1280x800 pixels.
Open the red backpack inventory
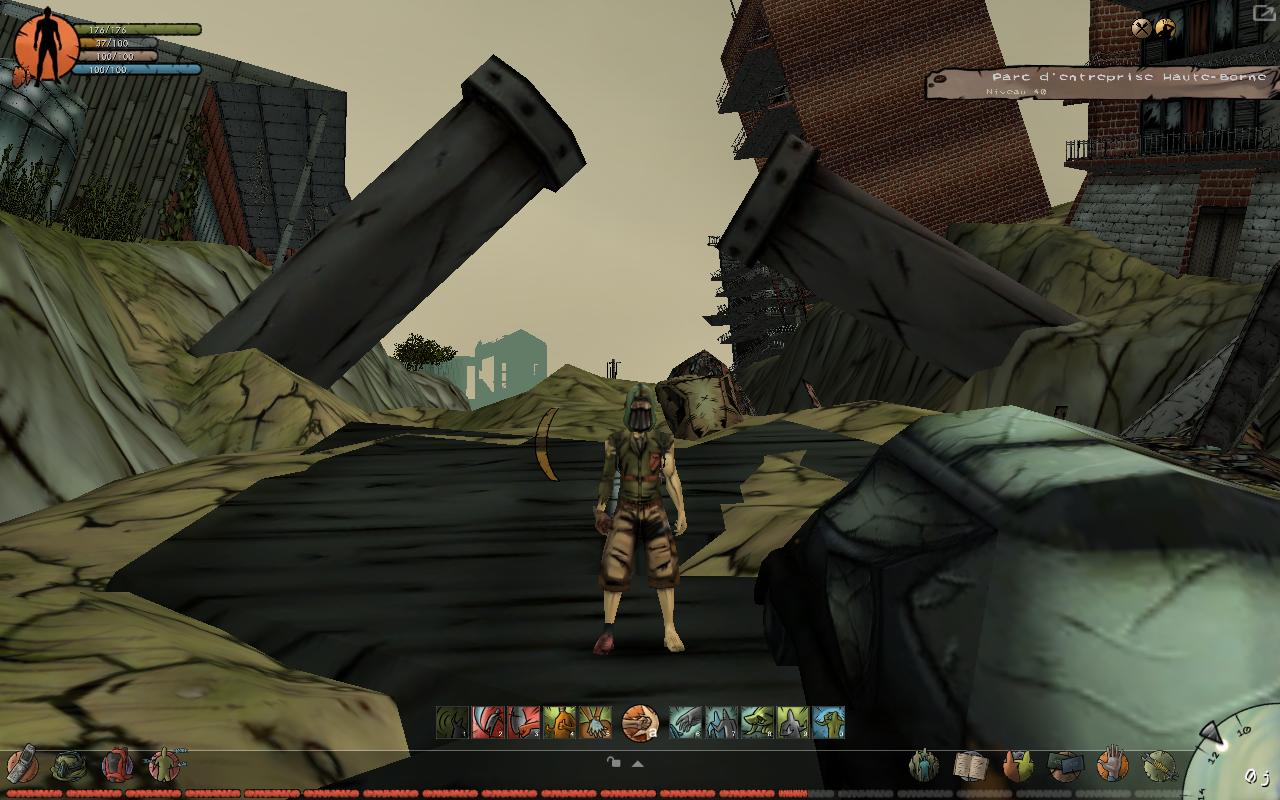[117, 766]
